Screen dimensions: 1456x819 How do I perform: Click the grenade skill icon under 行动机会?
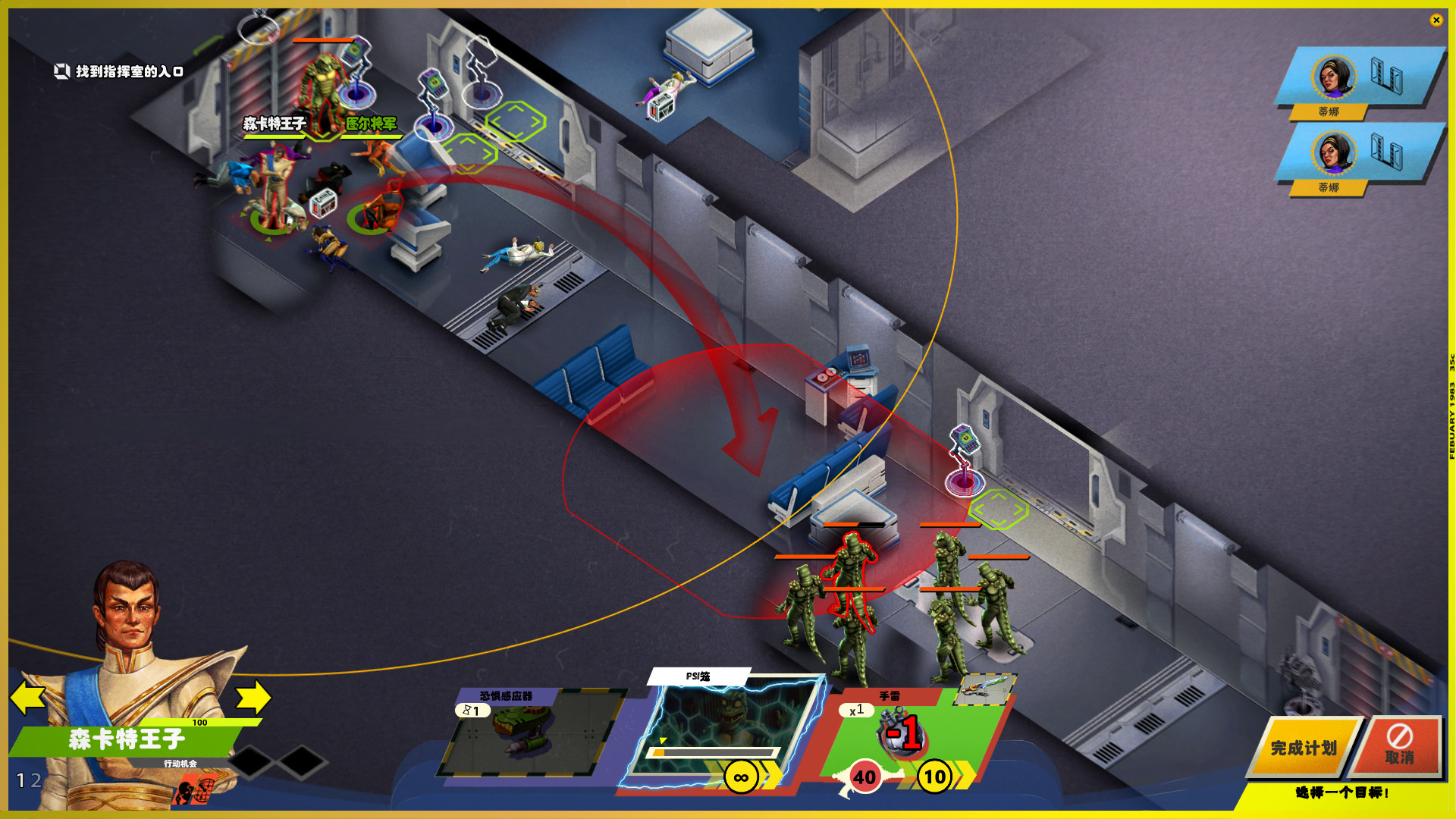pos(196,790)
